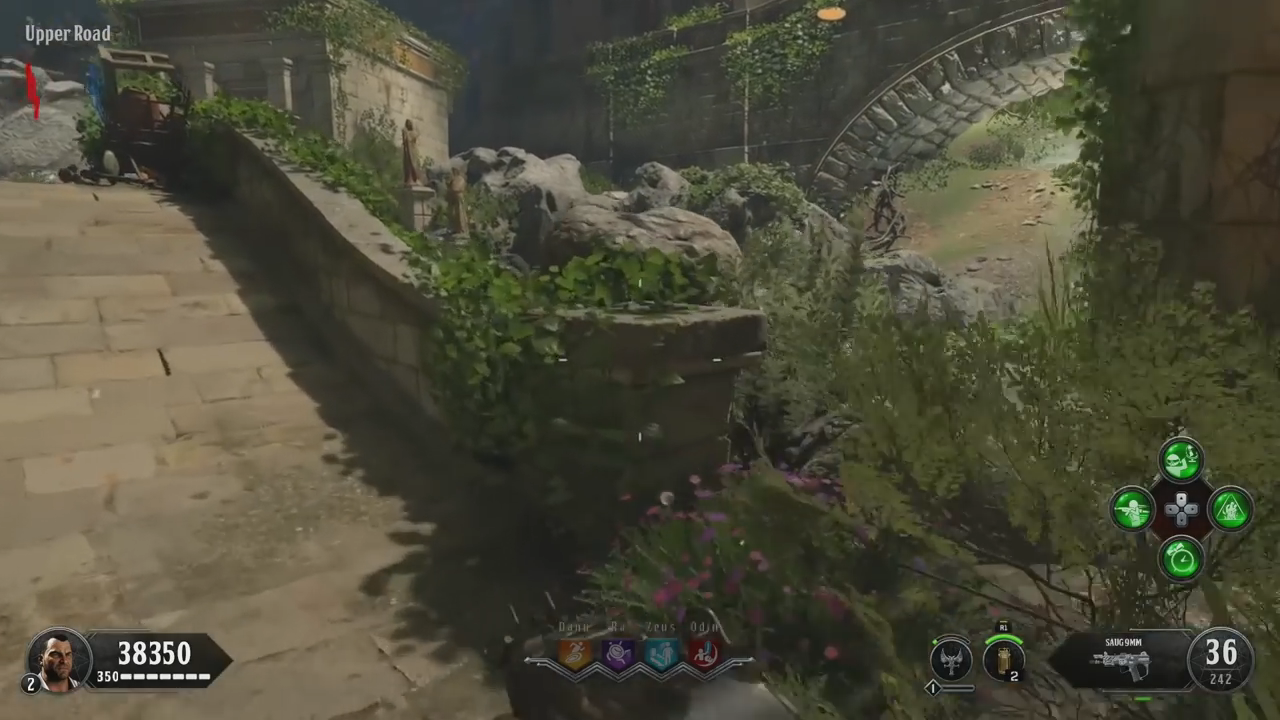
Task: Use the equipment canister icon
Action: (1004, 659)
